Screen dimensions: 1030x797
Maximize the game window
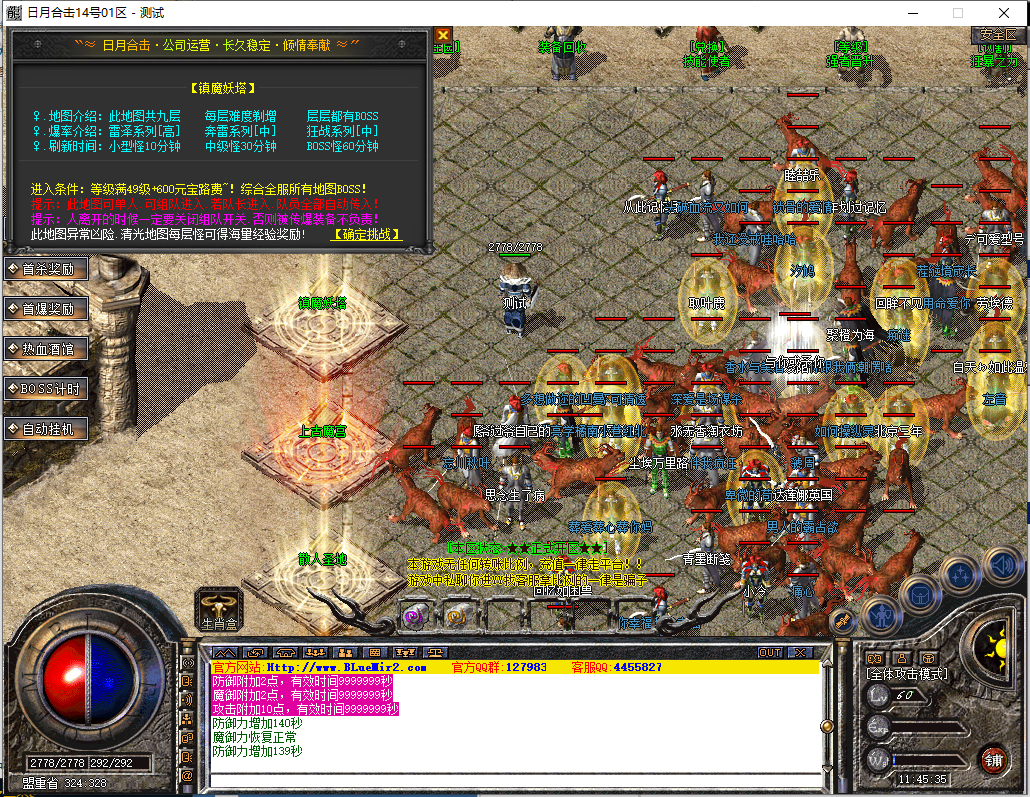point(957,13)
